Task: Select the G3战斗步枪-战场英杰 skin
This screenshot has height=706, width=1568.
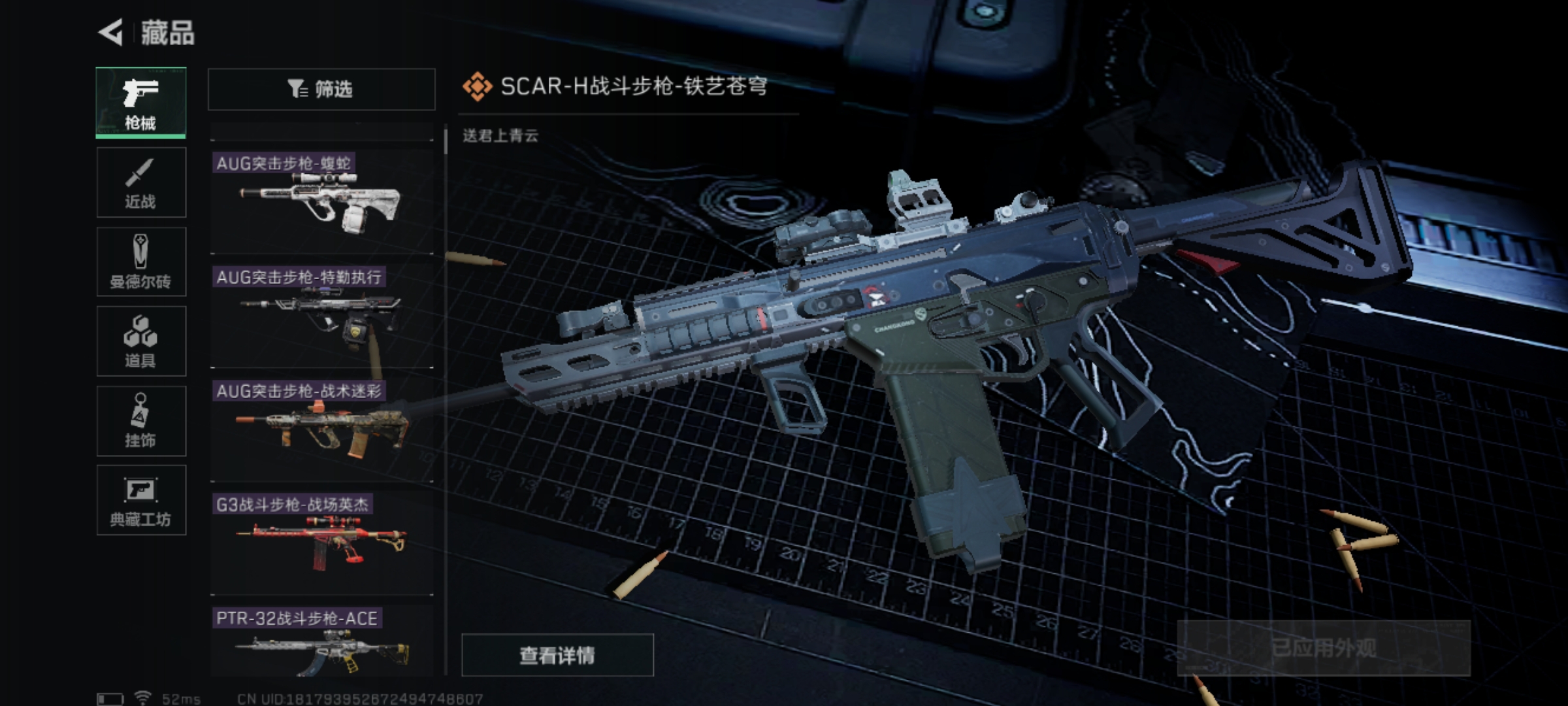Action: tap(321, 543)
